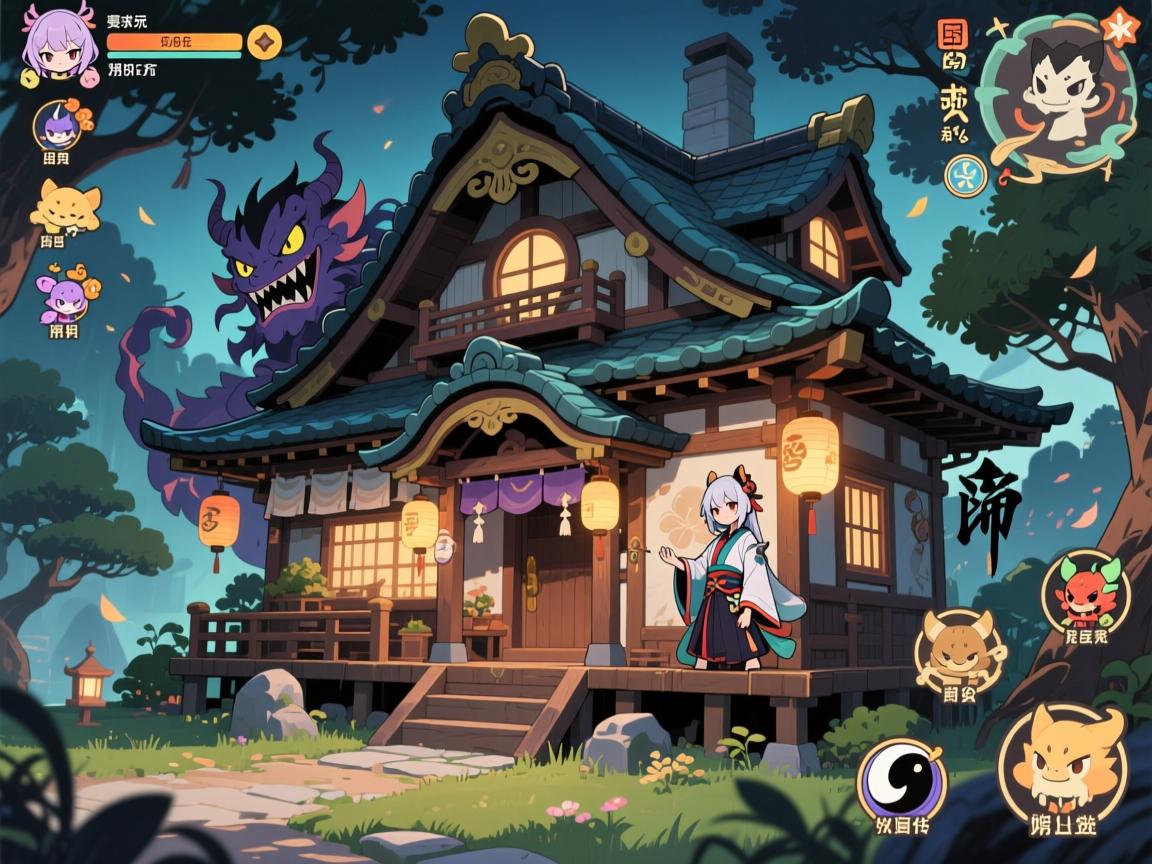Tap the small teal fan emblem
The width and height of the screenshot is (1152, 864).
click(965, 175)
